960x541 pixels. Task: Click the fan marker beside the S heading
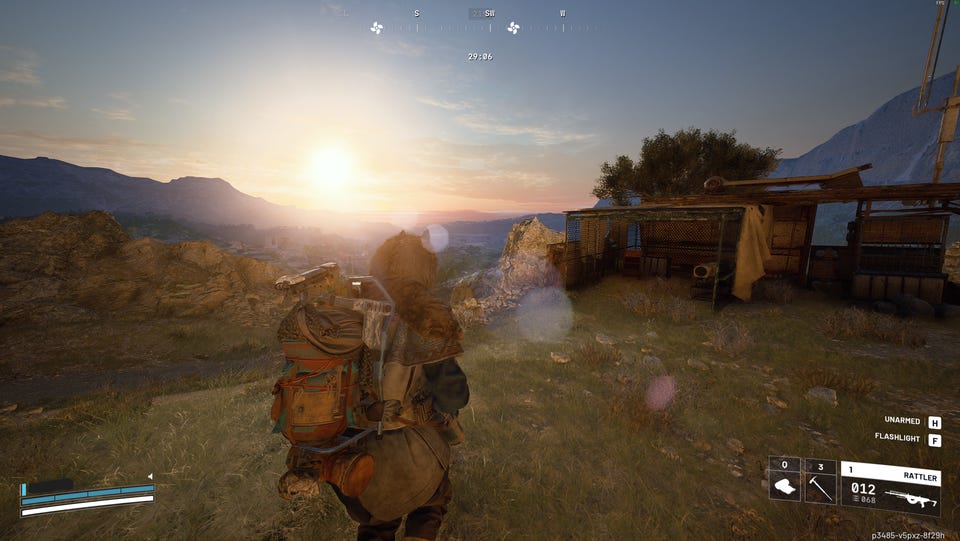click(377, 28)
